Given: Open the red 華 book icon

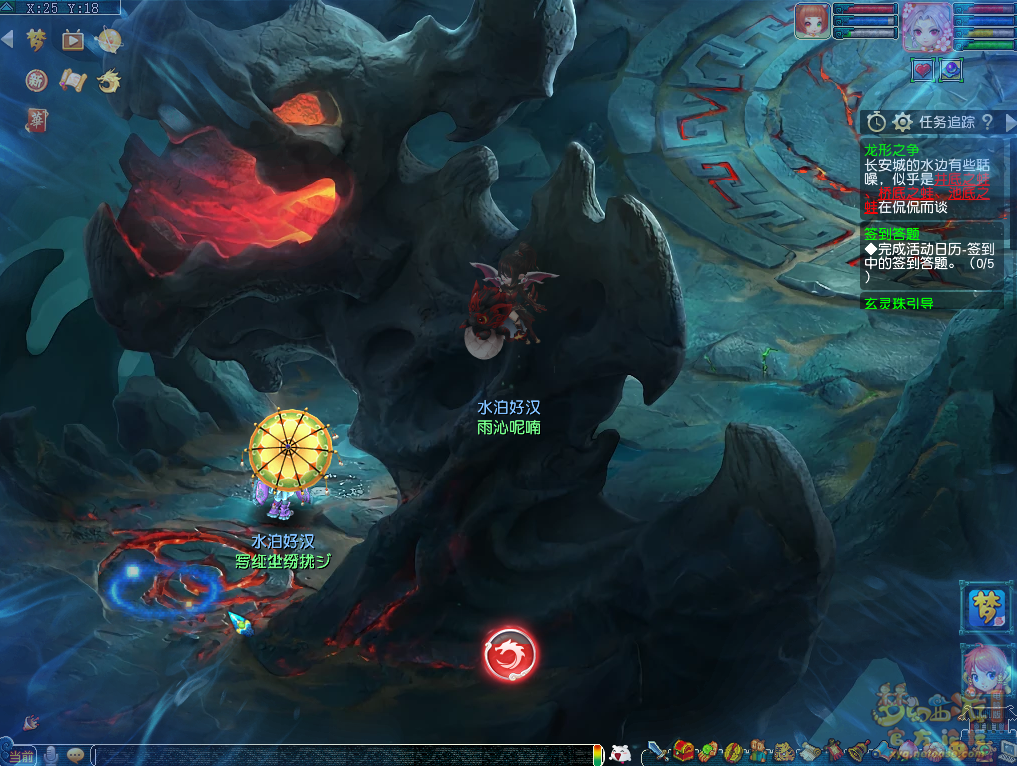Looking at the screenshot, I should [x=37, y=120].
